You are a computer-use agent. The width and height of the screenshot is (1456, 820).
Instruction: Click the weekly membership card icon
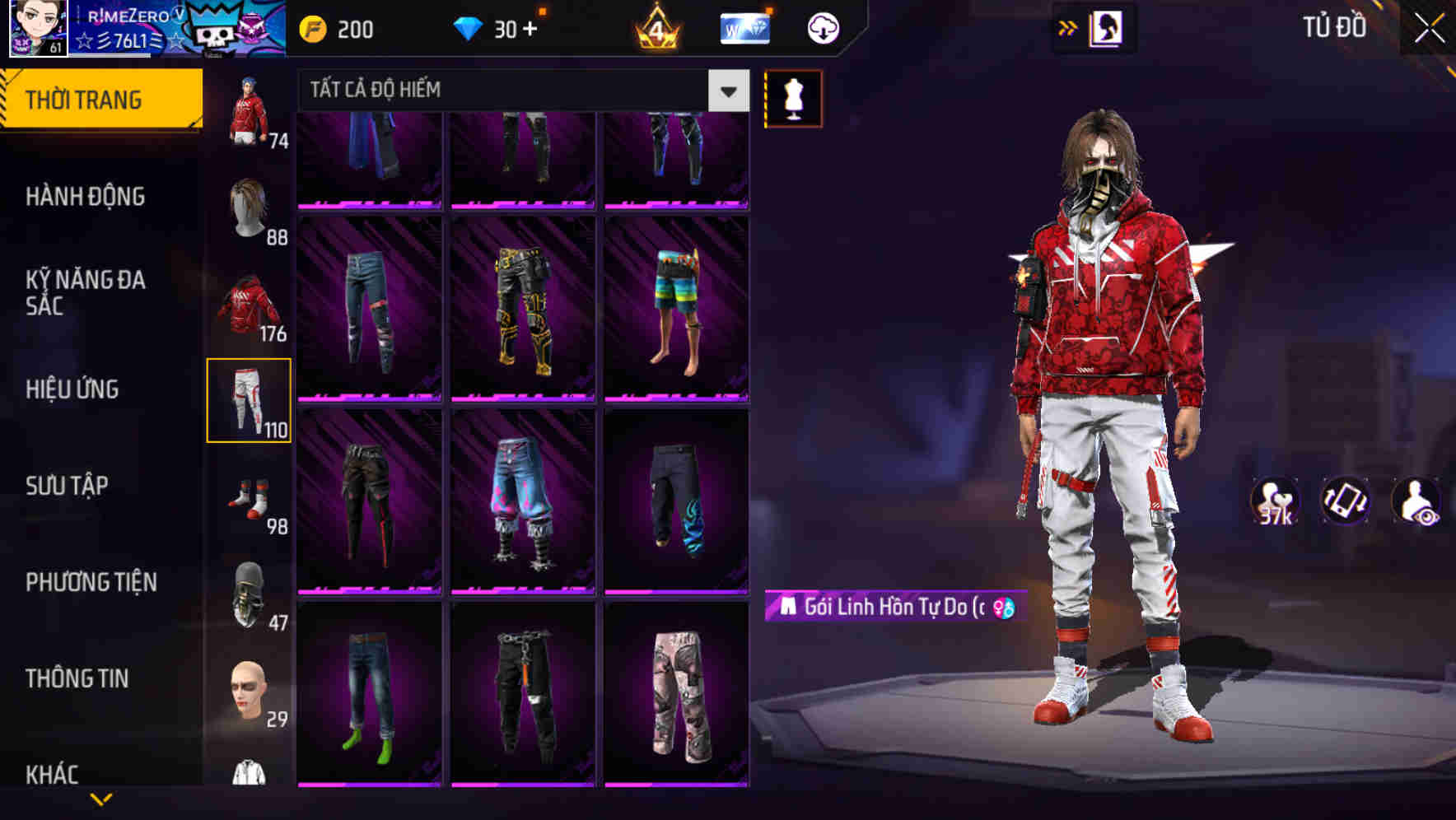point(744,27)
